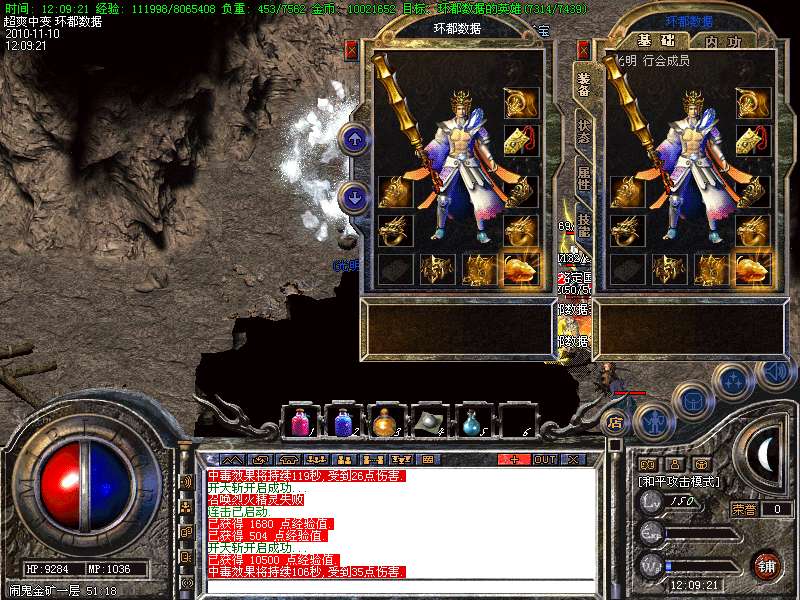Select the golden orb in hotbar slot 3
800x600 pixels.
click(385, 420)
